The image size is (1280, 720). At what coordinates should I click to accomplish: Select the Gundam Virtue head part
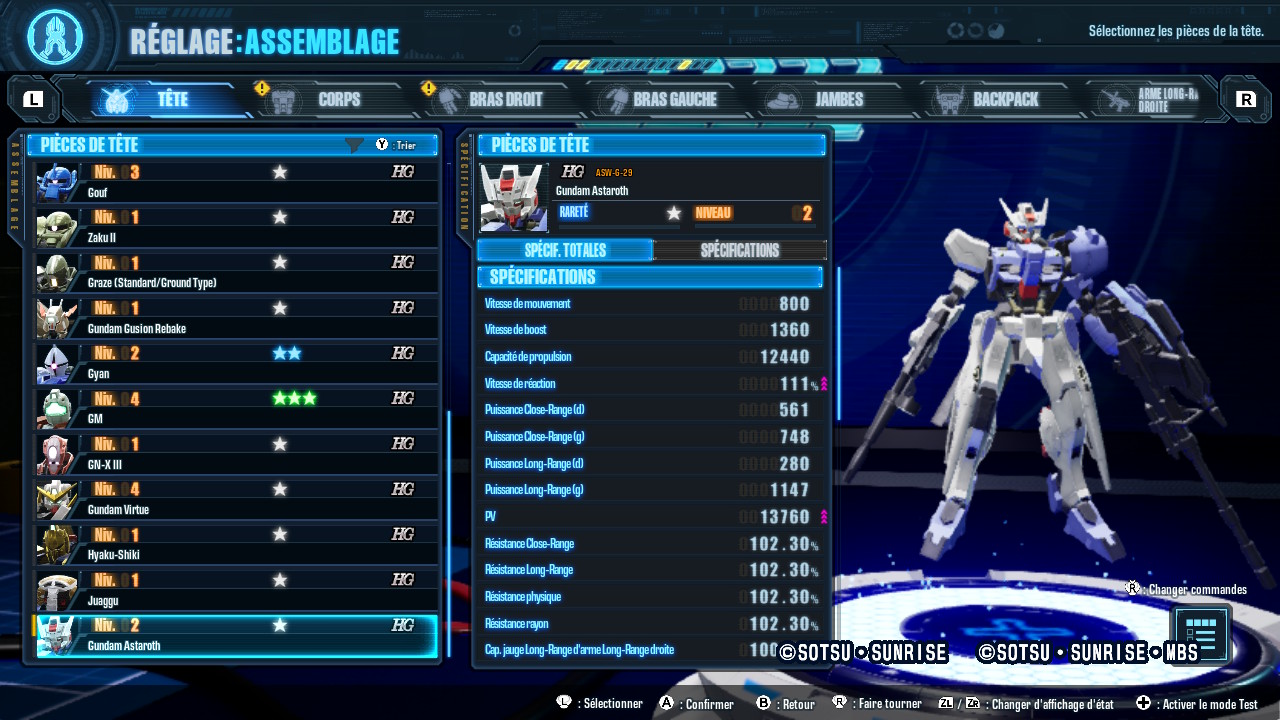pyautogui.click(x=237, y=499)
